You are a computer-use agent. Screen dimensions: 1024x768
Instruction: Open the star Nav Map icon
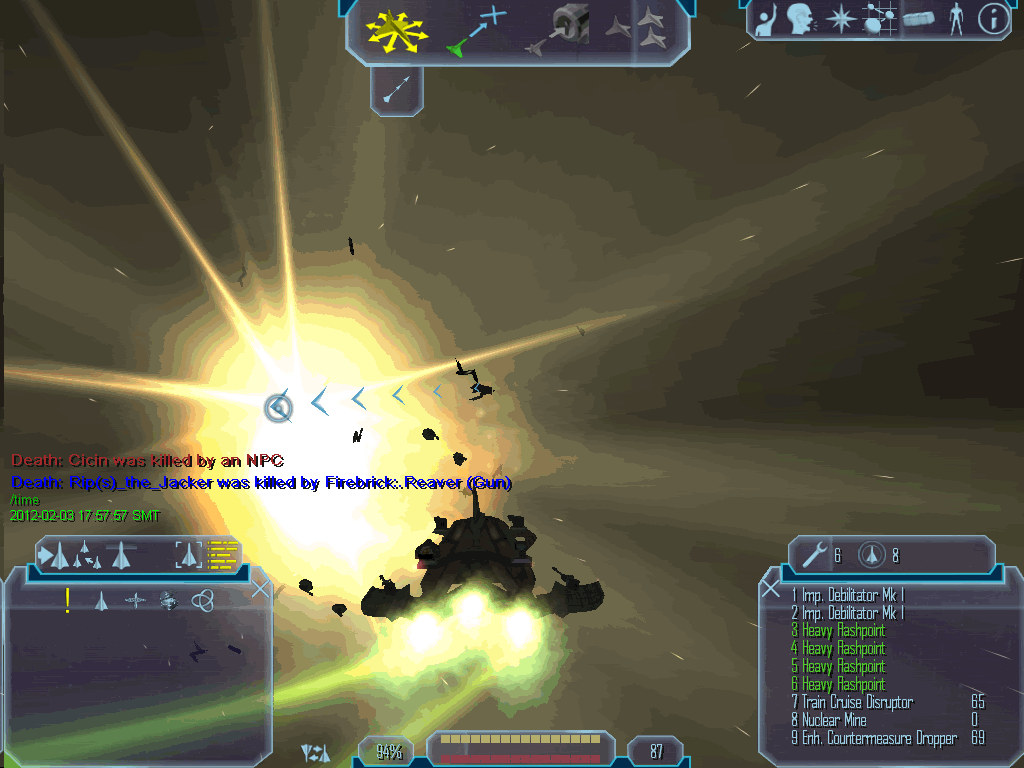pyautogui.click(x=842, y=20)
